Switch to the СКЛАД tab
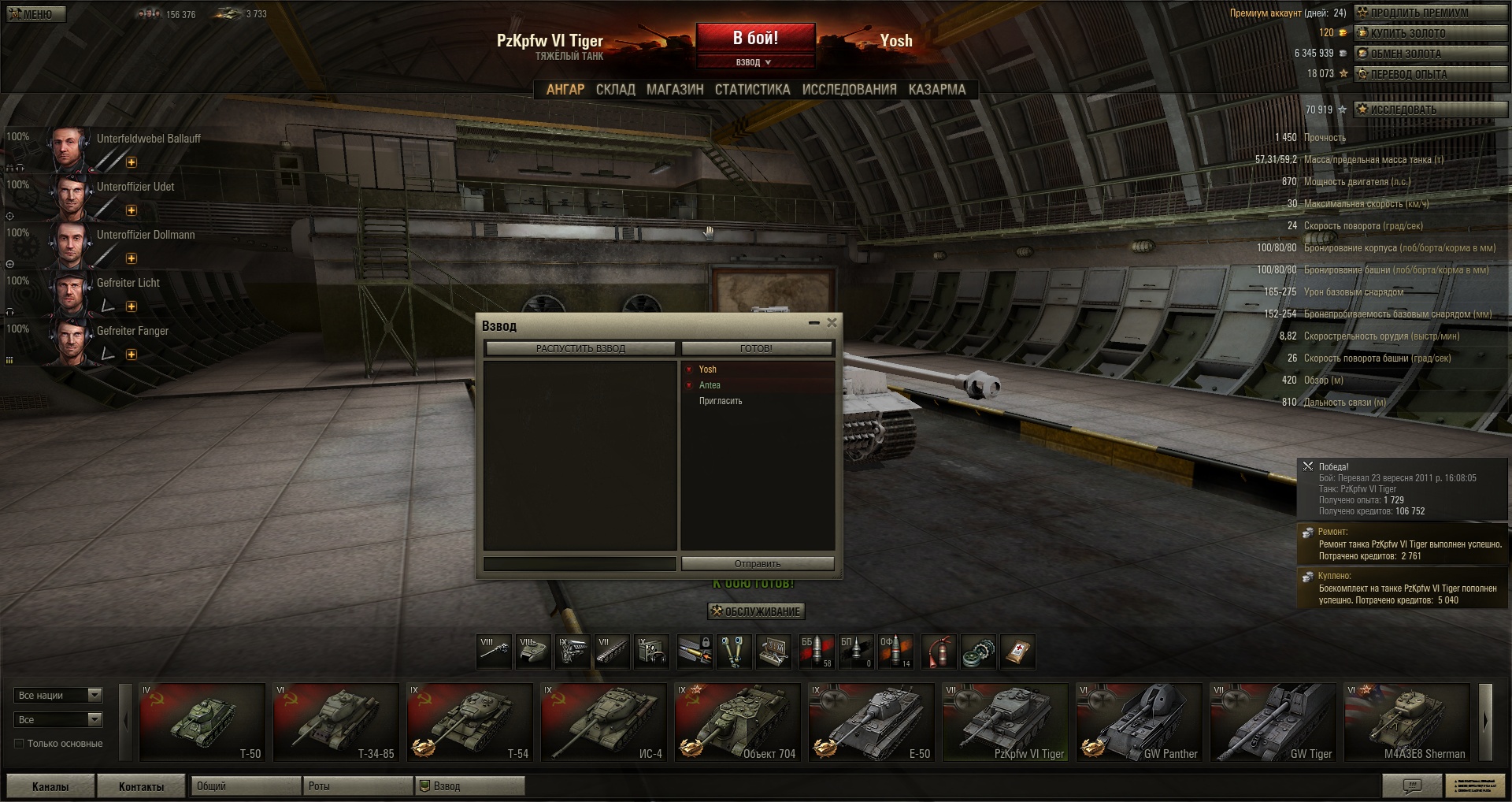 click(x=615, y=90)
